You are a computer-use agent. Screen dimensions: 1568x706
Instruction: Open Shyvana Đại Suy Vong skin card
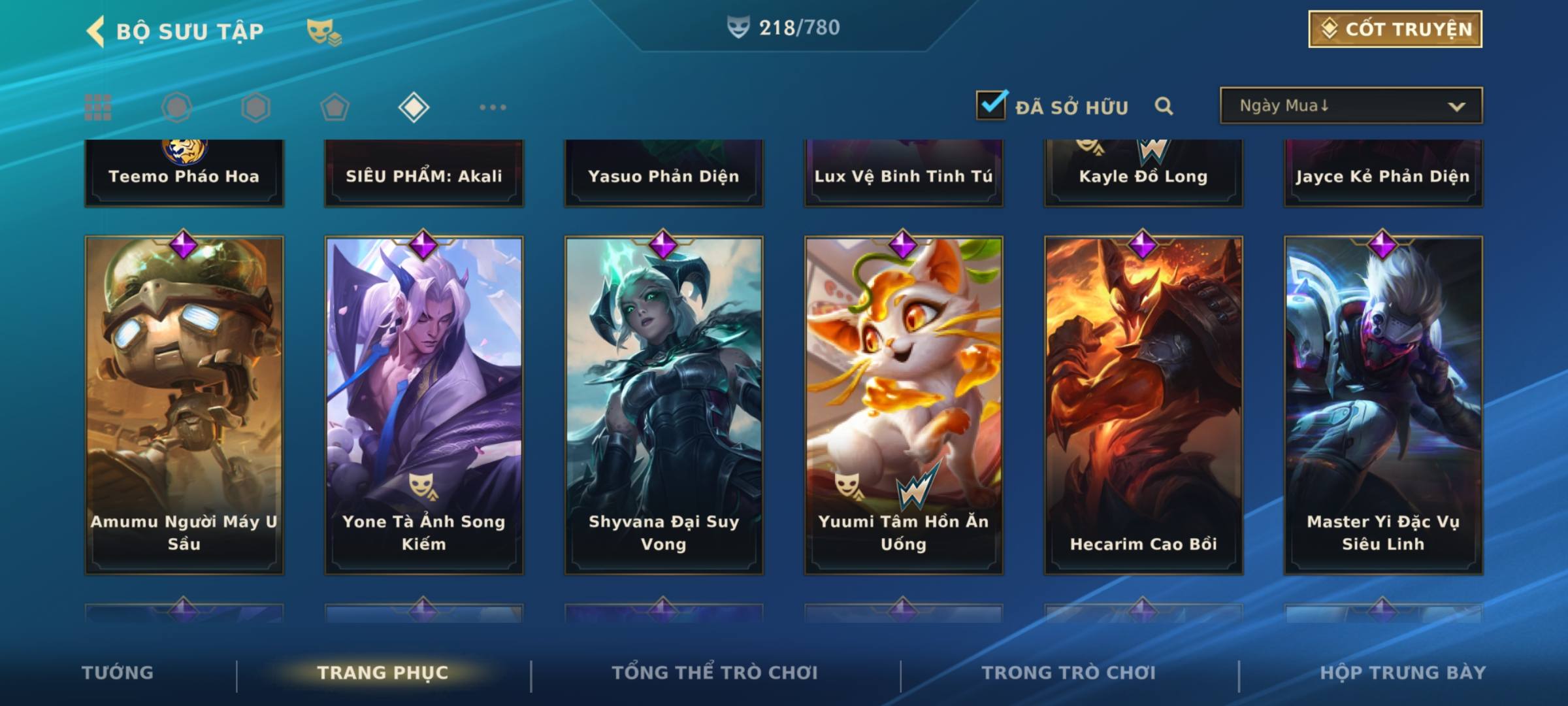664,405
